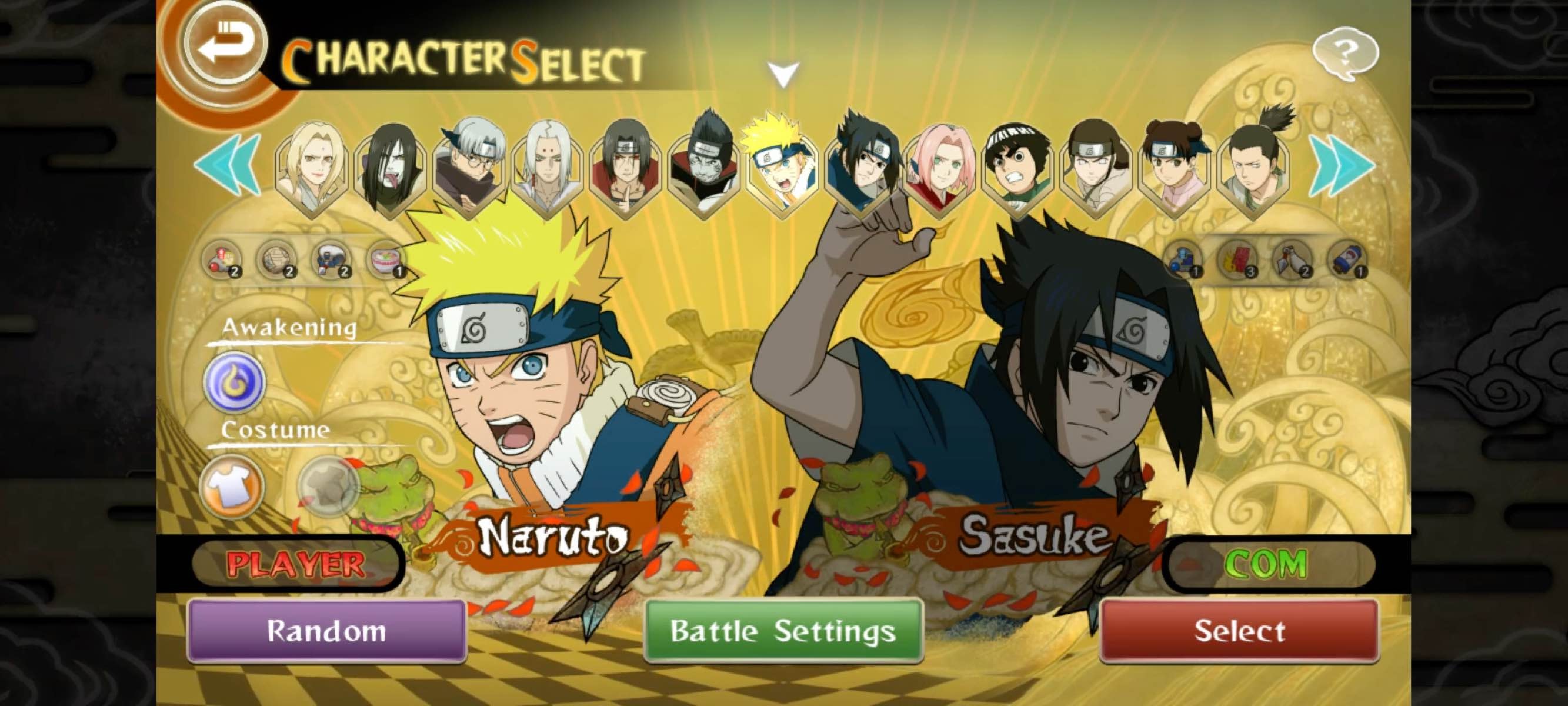The width and height of the screenshot is (1568, 706).
Task: Confirm with the red Select button
Action: [1239, 631]
